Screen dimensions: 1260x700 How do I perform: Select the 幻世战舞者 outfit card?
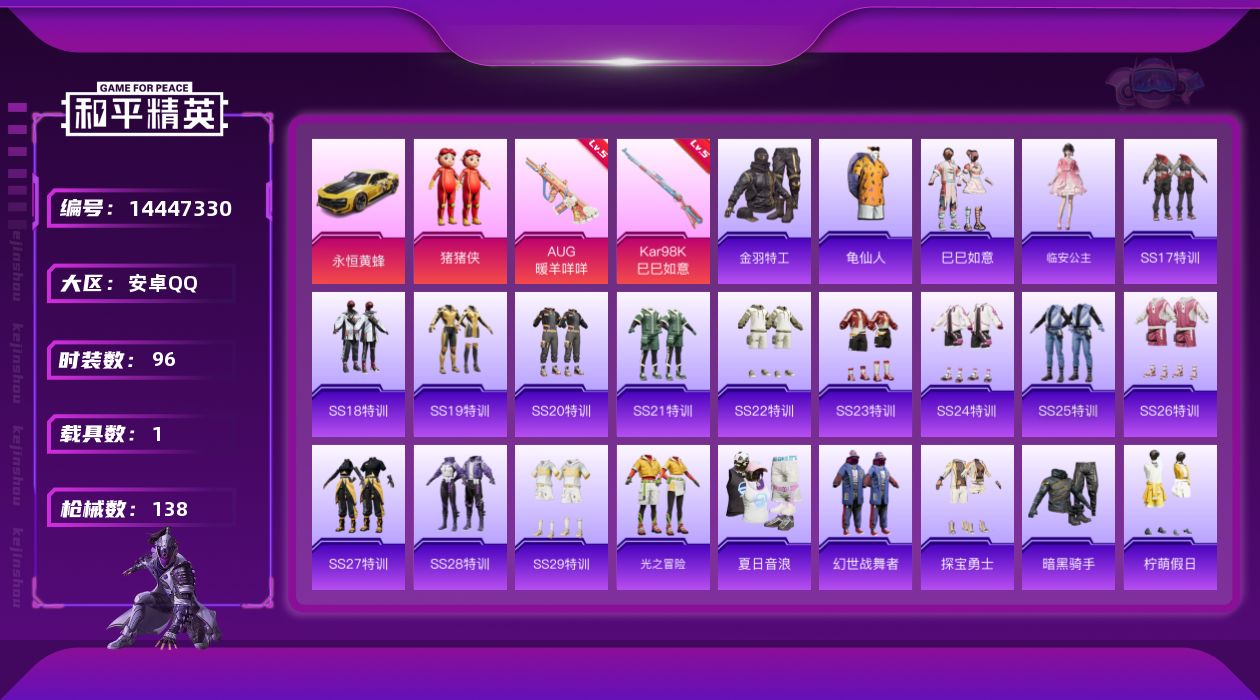tap(865, 517)
